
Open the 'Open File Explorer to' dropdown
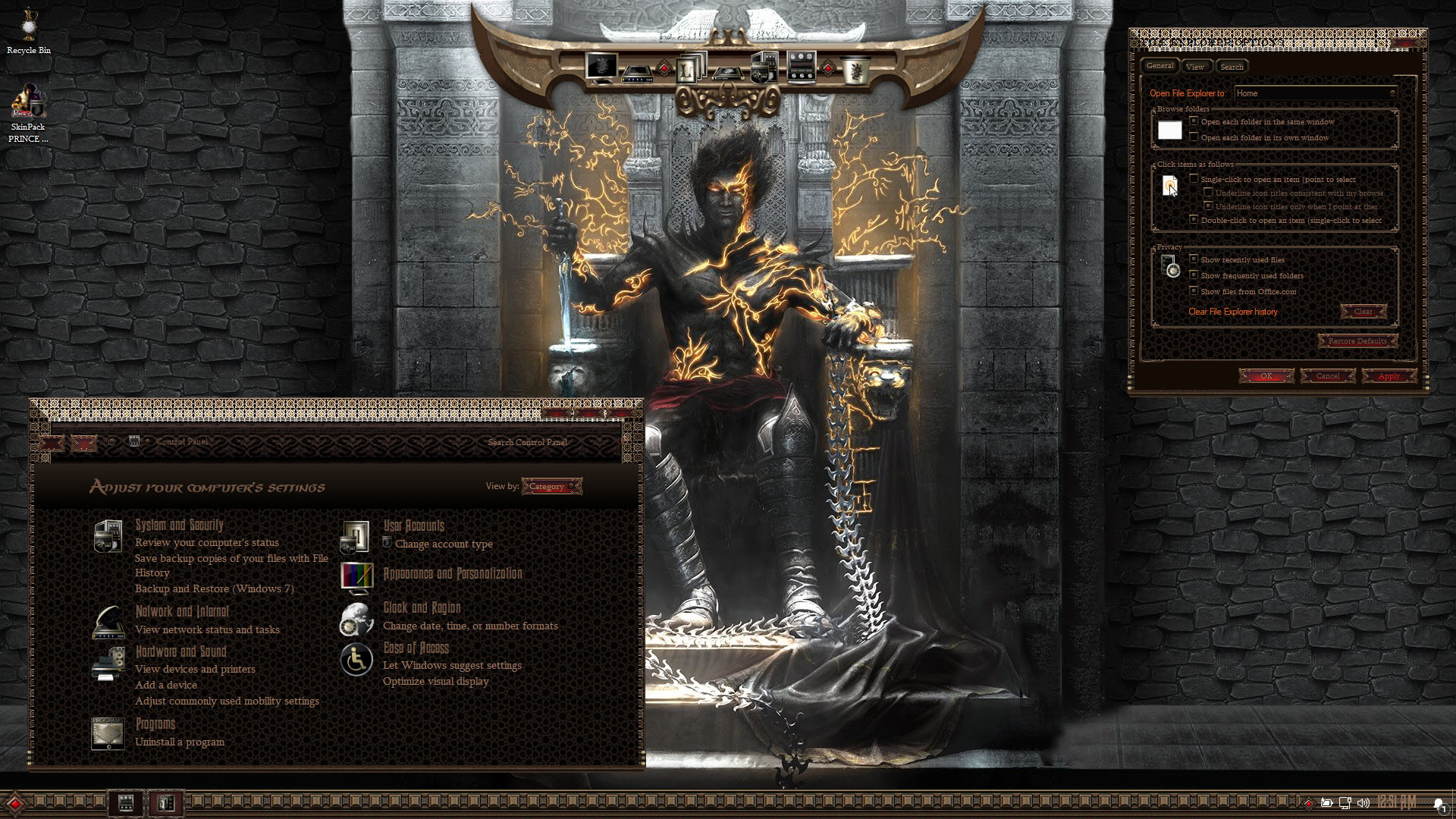click(1316, 93)
